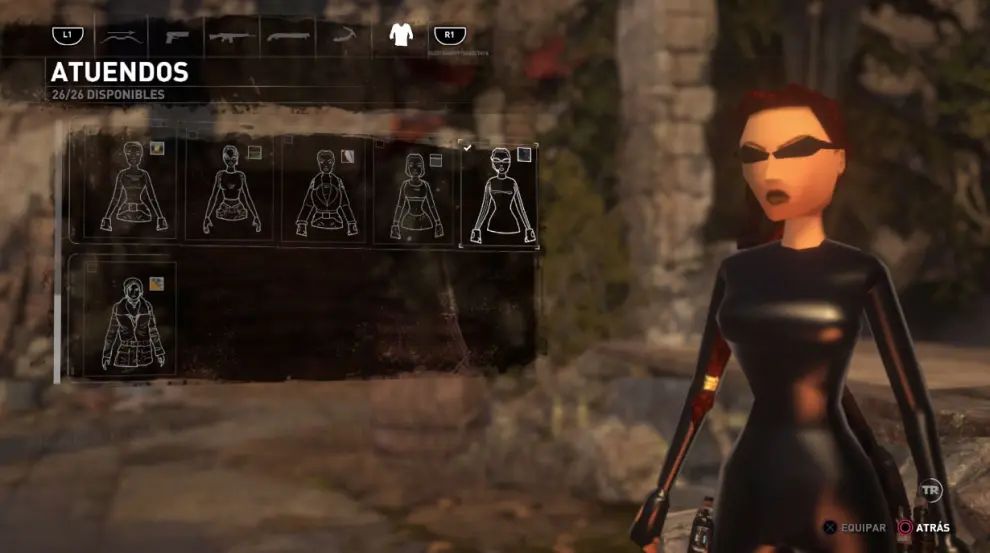Choose the padded winter parka outfit
This screenshot has height=553, width=990.
(129, 321)
